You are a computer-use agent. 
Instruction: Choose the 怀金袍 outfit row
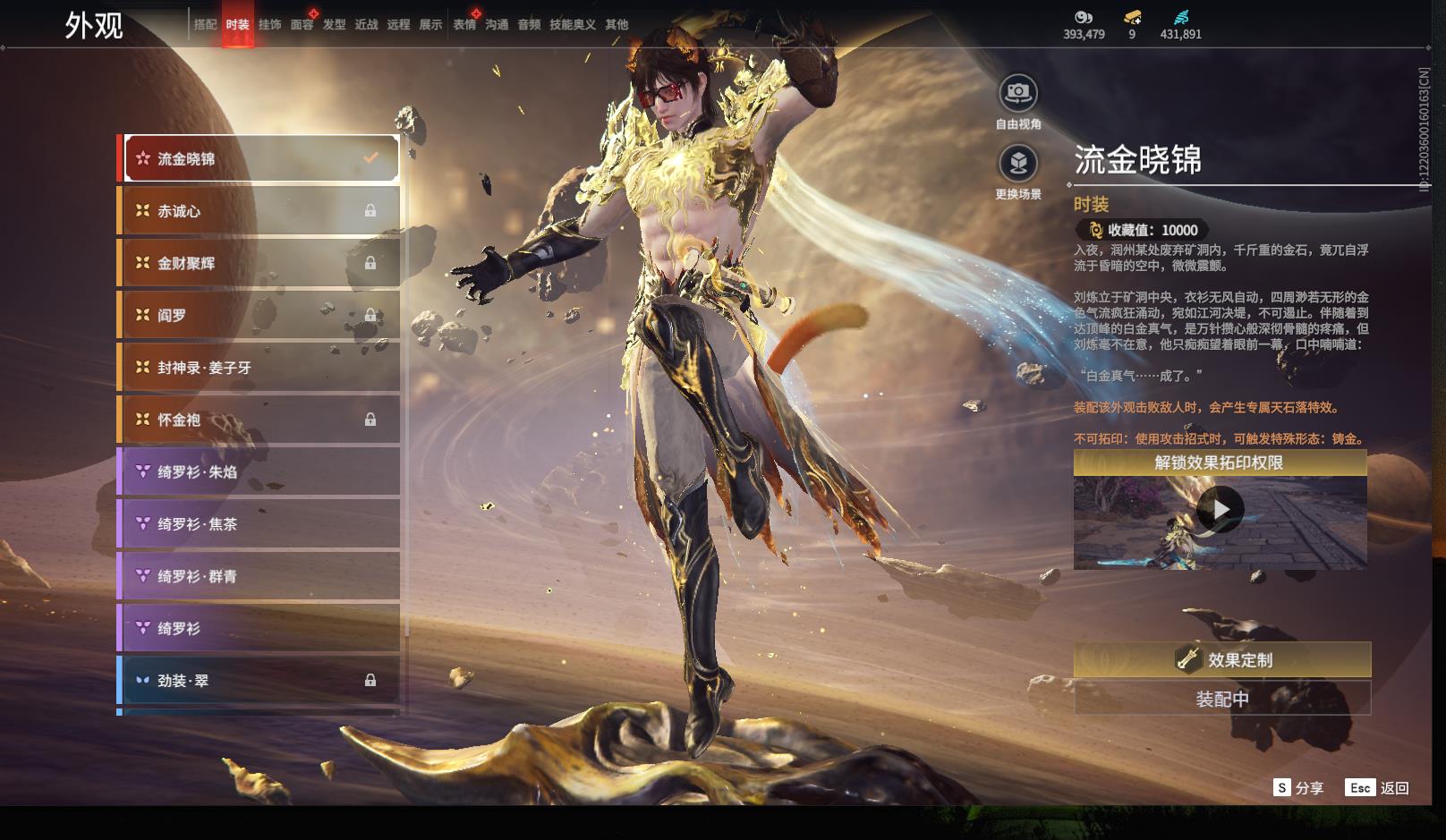coord(259,420)
